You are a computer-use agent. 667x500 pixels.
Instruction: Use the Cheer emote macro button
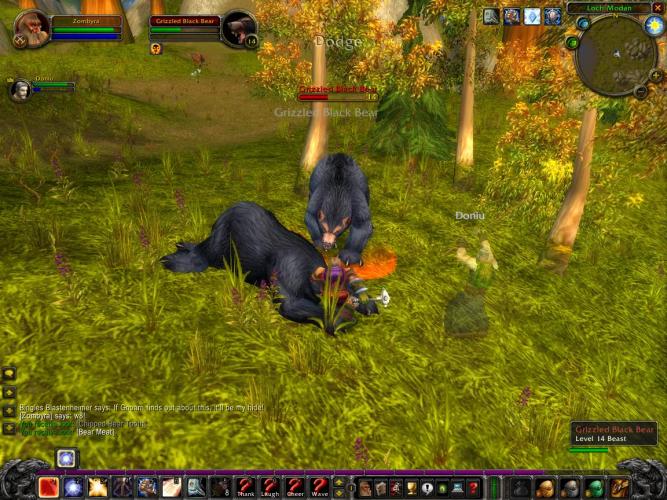(294, 487)
